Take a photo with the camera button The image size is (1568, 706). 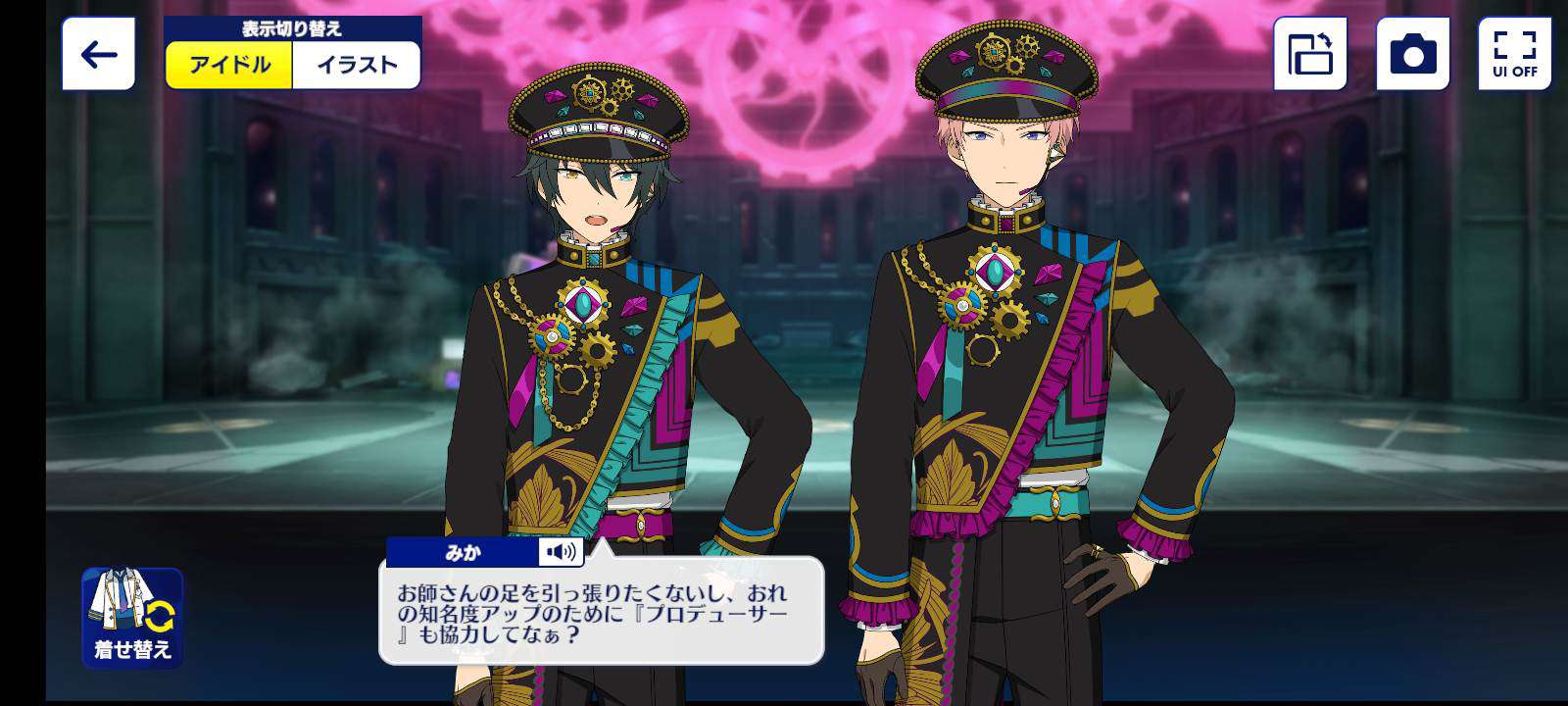tap(1412, 55)
